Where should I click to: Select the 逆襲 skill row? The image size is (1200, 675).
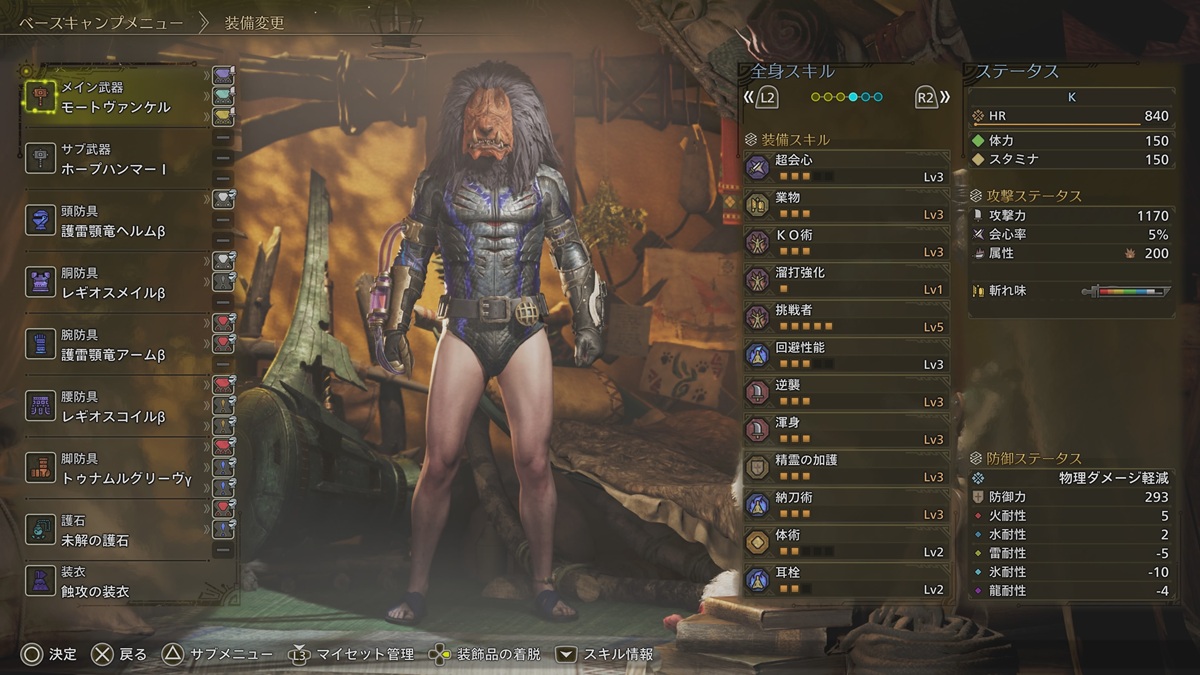[x=845, y=392]
